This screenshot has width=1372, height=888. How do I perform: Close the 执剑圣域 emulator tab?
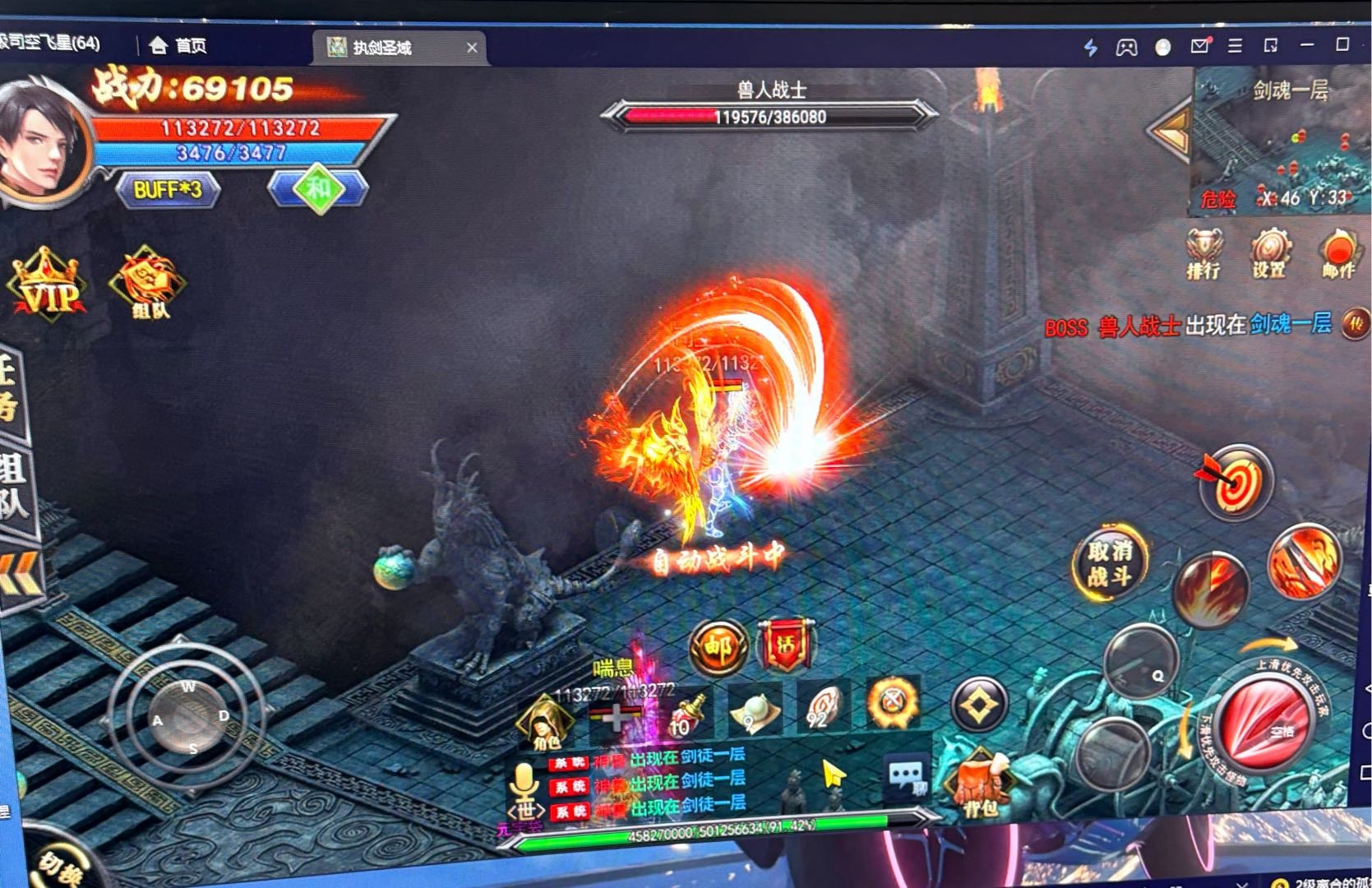coord(472,48)
